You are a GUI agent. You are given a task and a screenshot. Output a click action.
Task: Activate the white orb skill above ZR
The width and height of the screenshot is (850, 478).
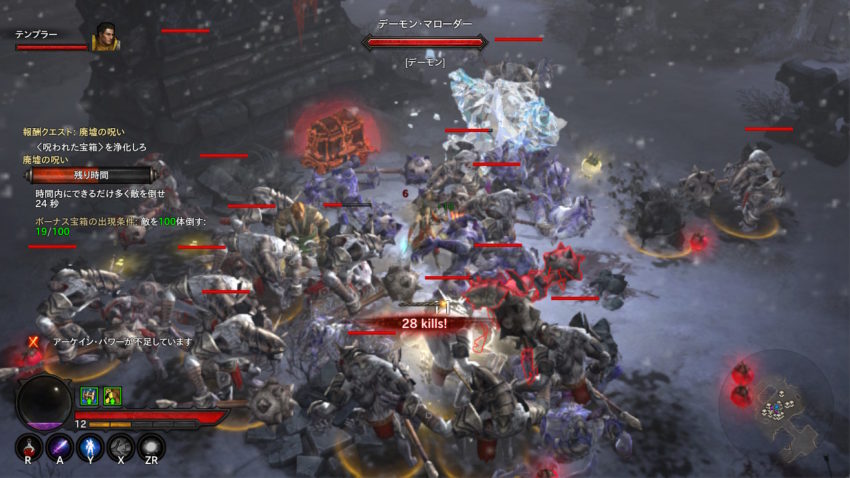point(151,447)
